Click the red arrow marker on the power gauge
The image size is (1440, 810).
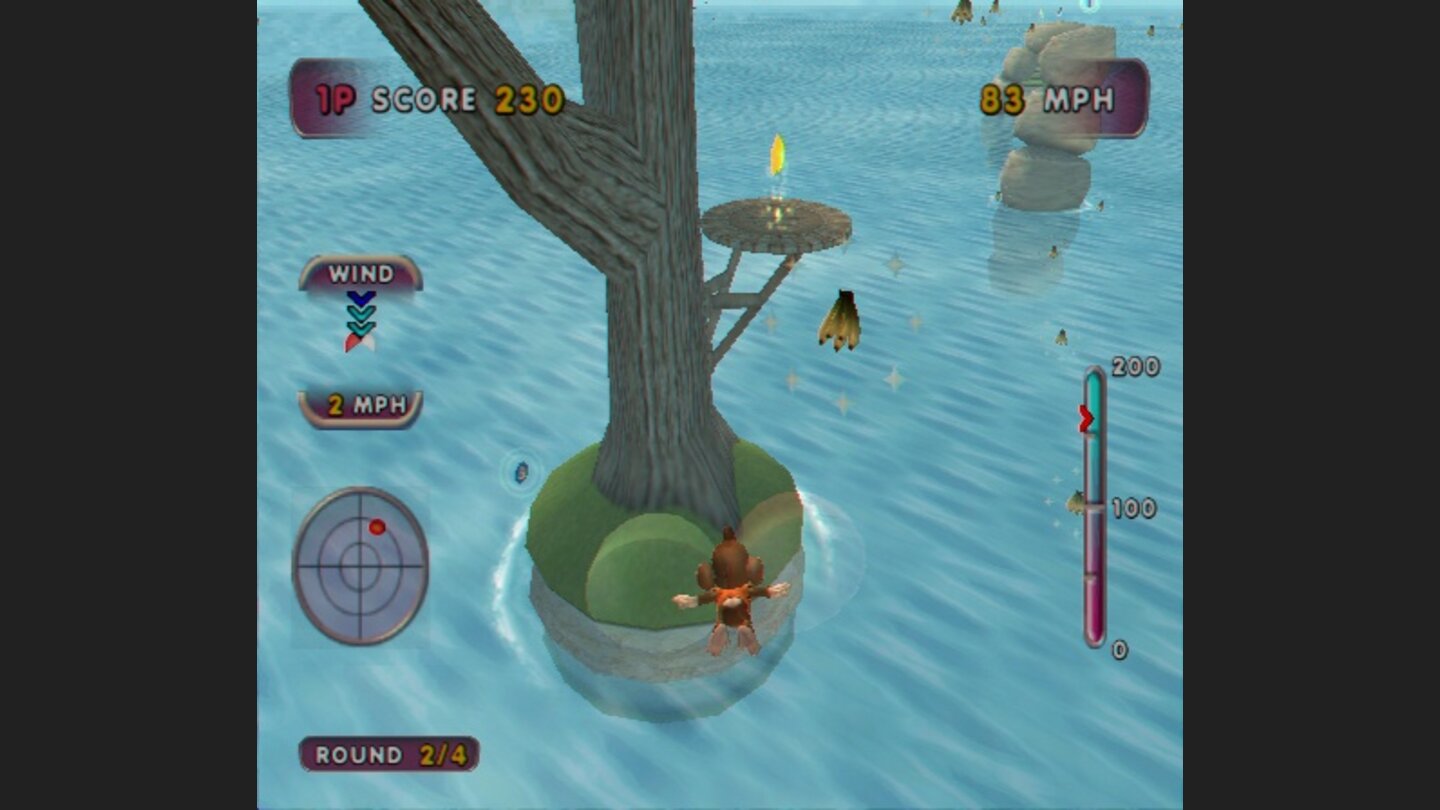point(1085,417)
